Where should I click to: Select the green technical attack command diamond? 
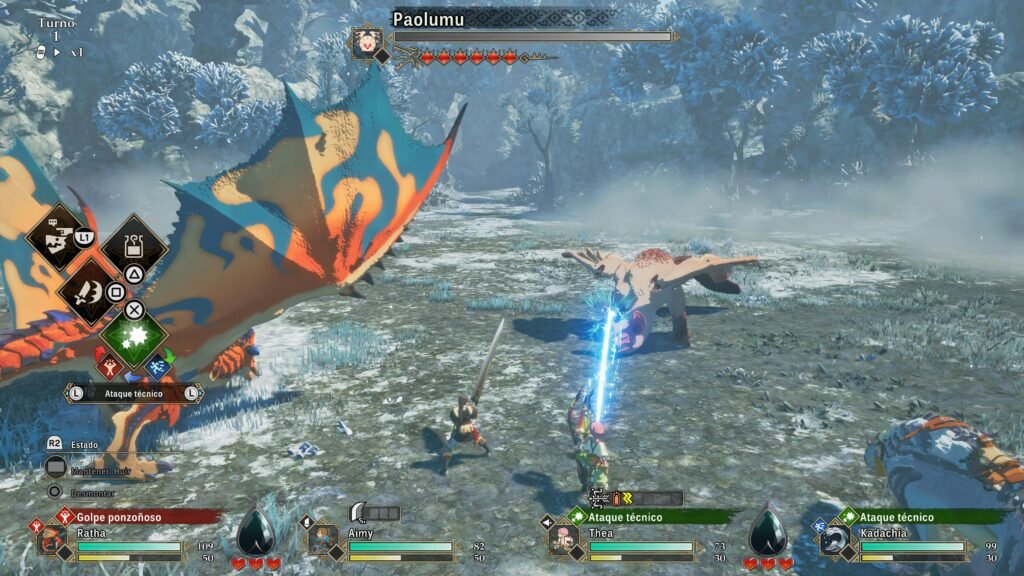point(133,338)
